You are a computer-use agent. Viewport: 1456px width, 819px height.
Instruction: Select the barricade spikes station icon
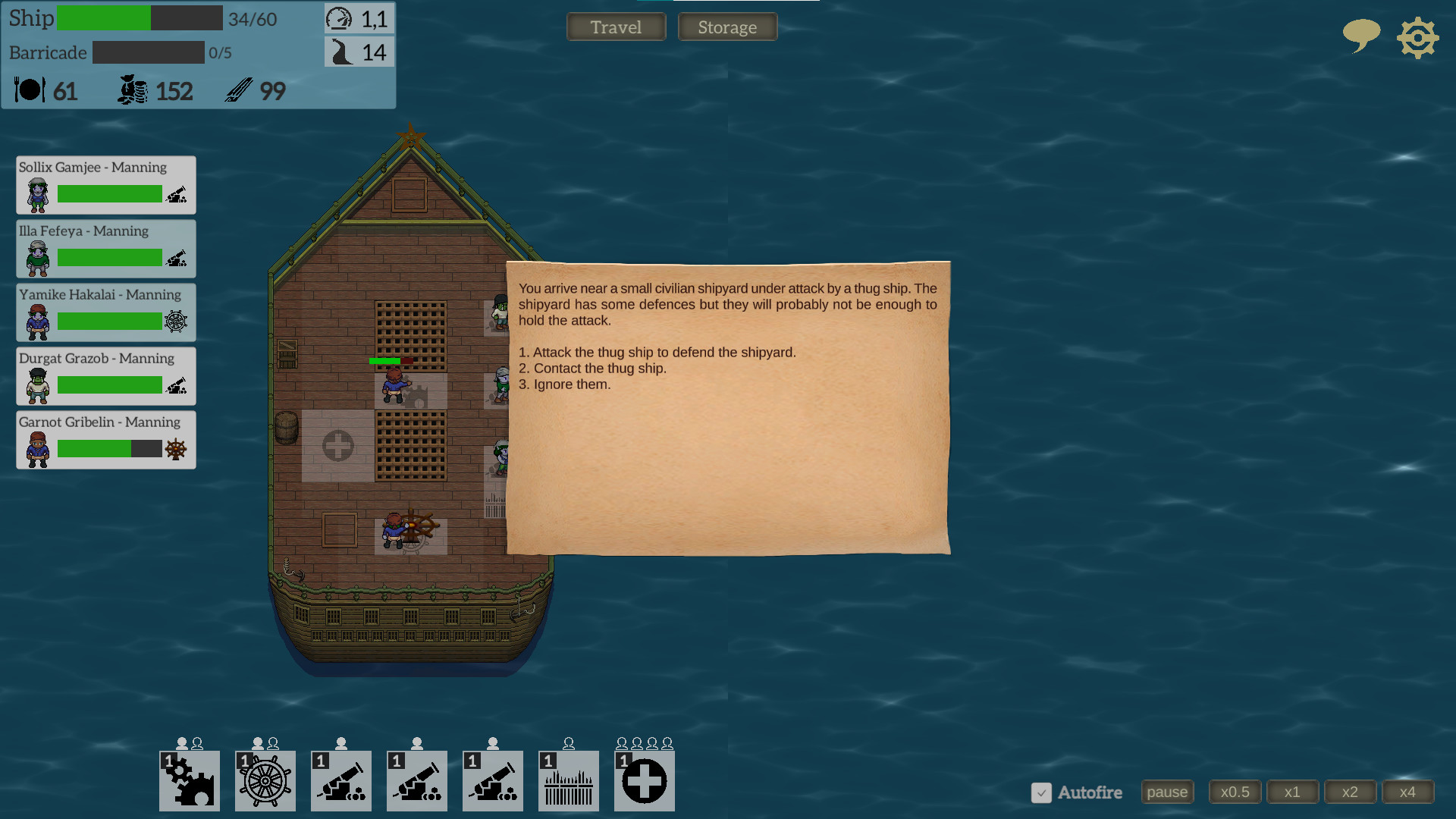point(568,781)
